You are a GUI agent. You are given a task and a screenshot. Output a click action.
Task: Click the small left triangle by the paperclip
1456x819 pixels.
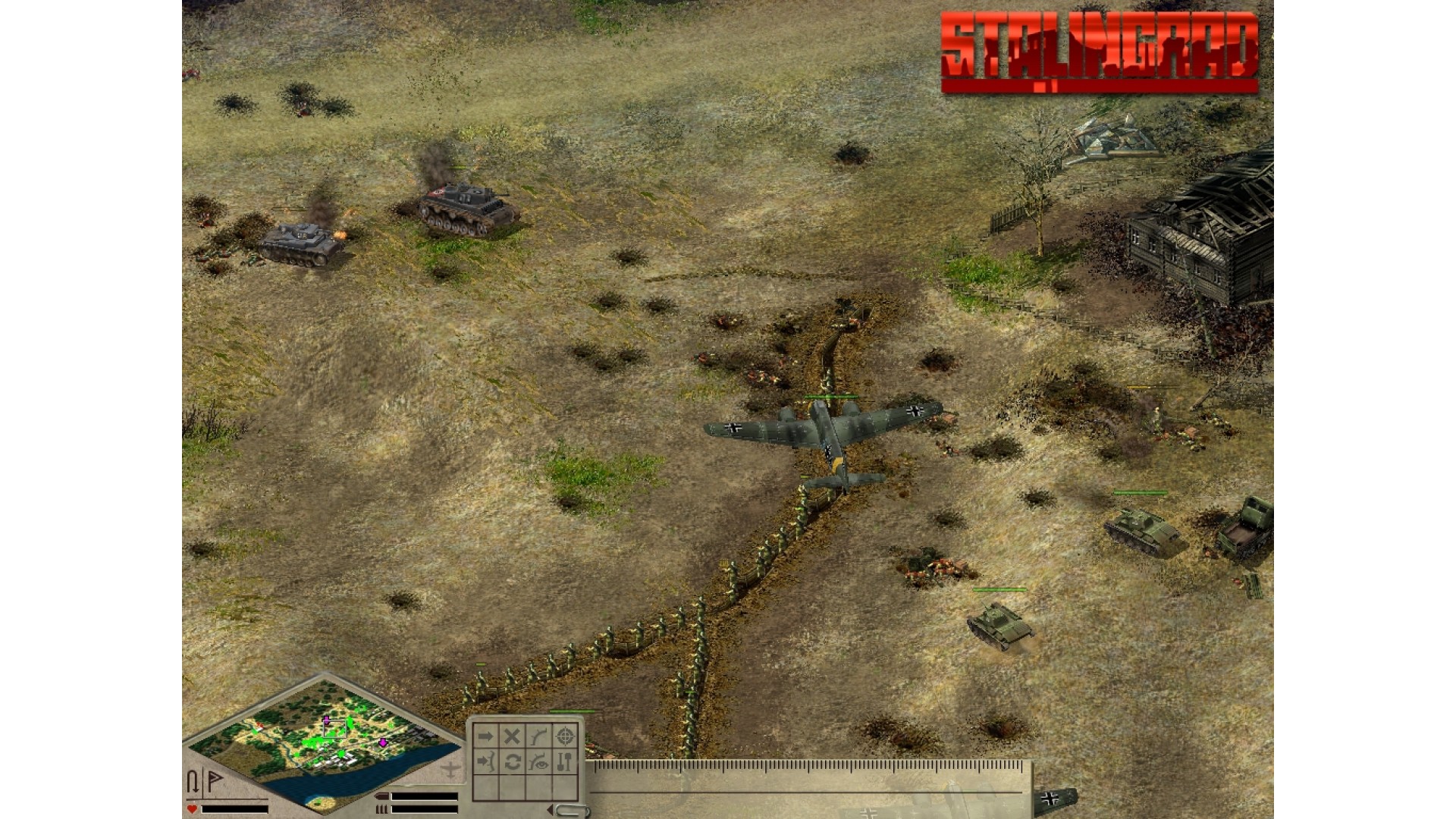click(x=549, y=811)
